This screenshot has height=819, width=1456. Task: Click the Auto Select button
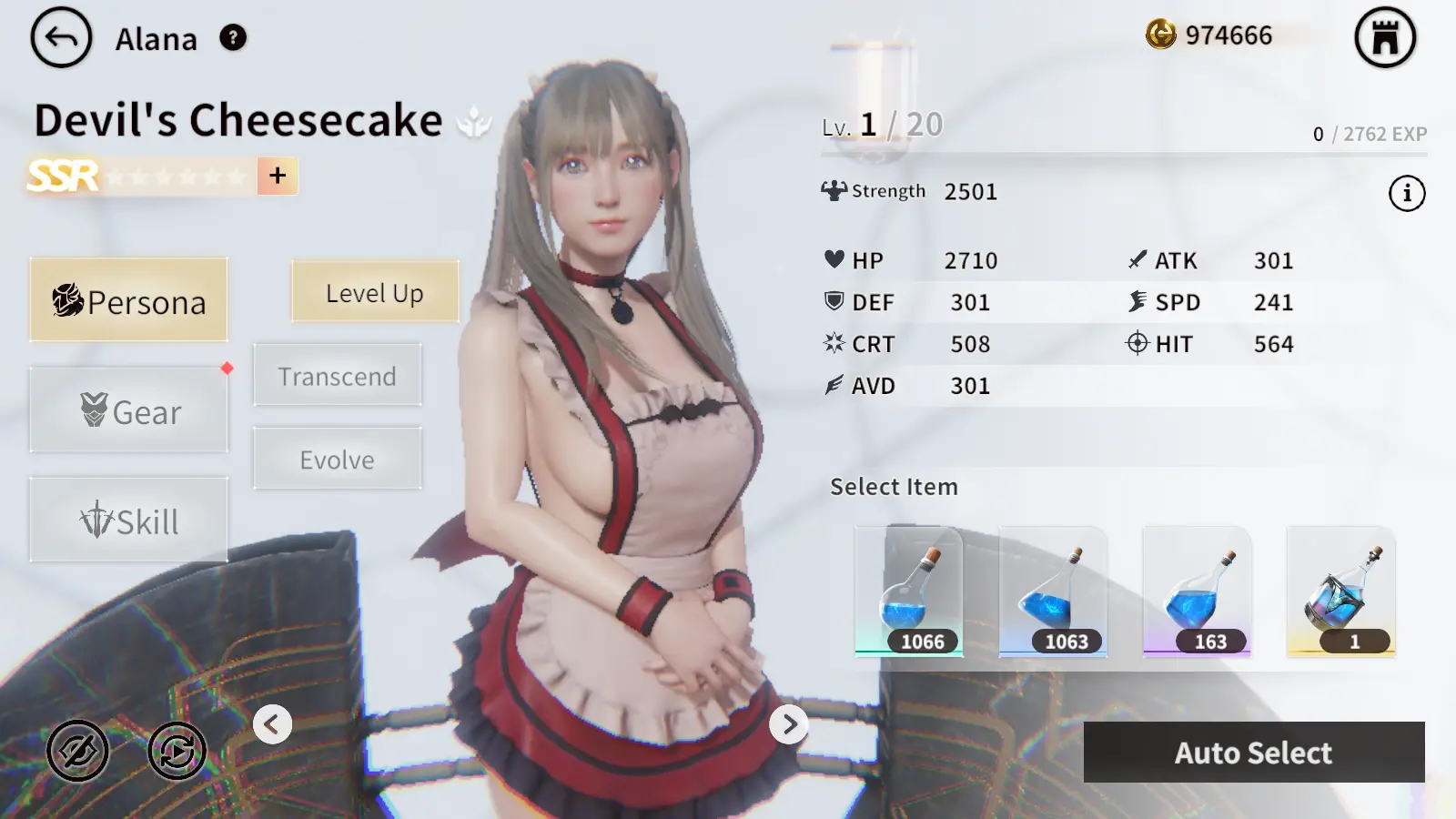click(x=1253, y=753)
